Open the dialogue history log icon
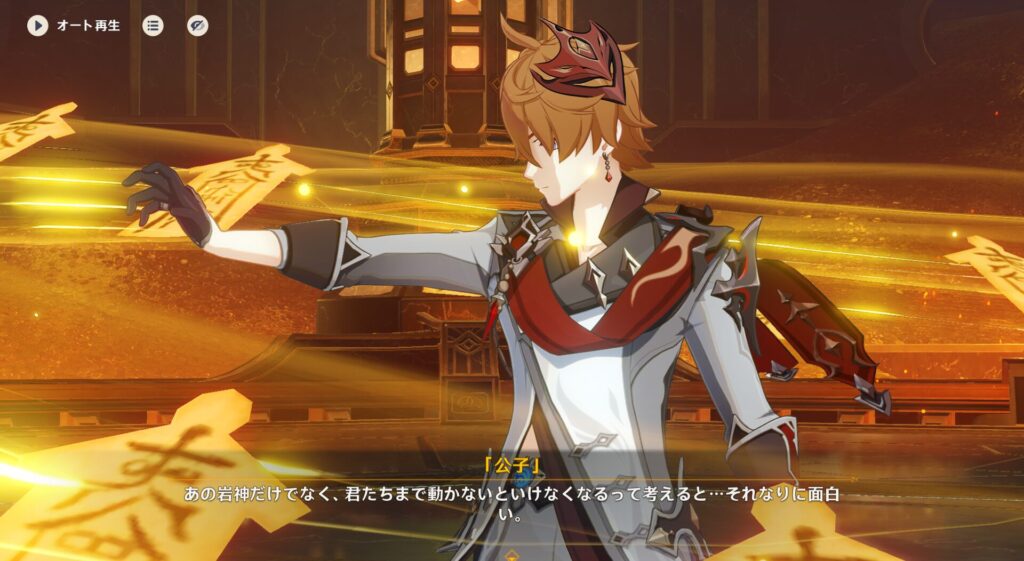Viewport: 1024px width, 561px height. tap(153, 26)
